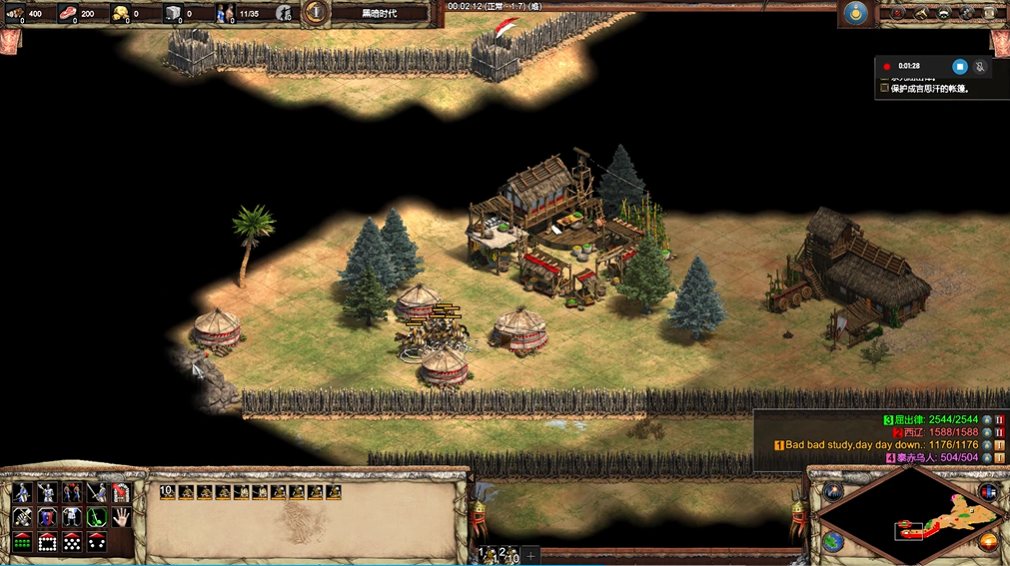The image size is (1010, 566).
Task: Toggle the minimap's globe terrain mode button
Action: (x=833, y=541)
